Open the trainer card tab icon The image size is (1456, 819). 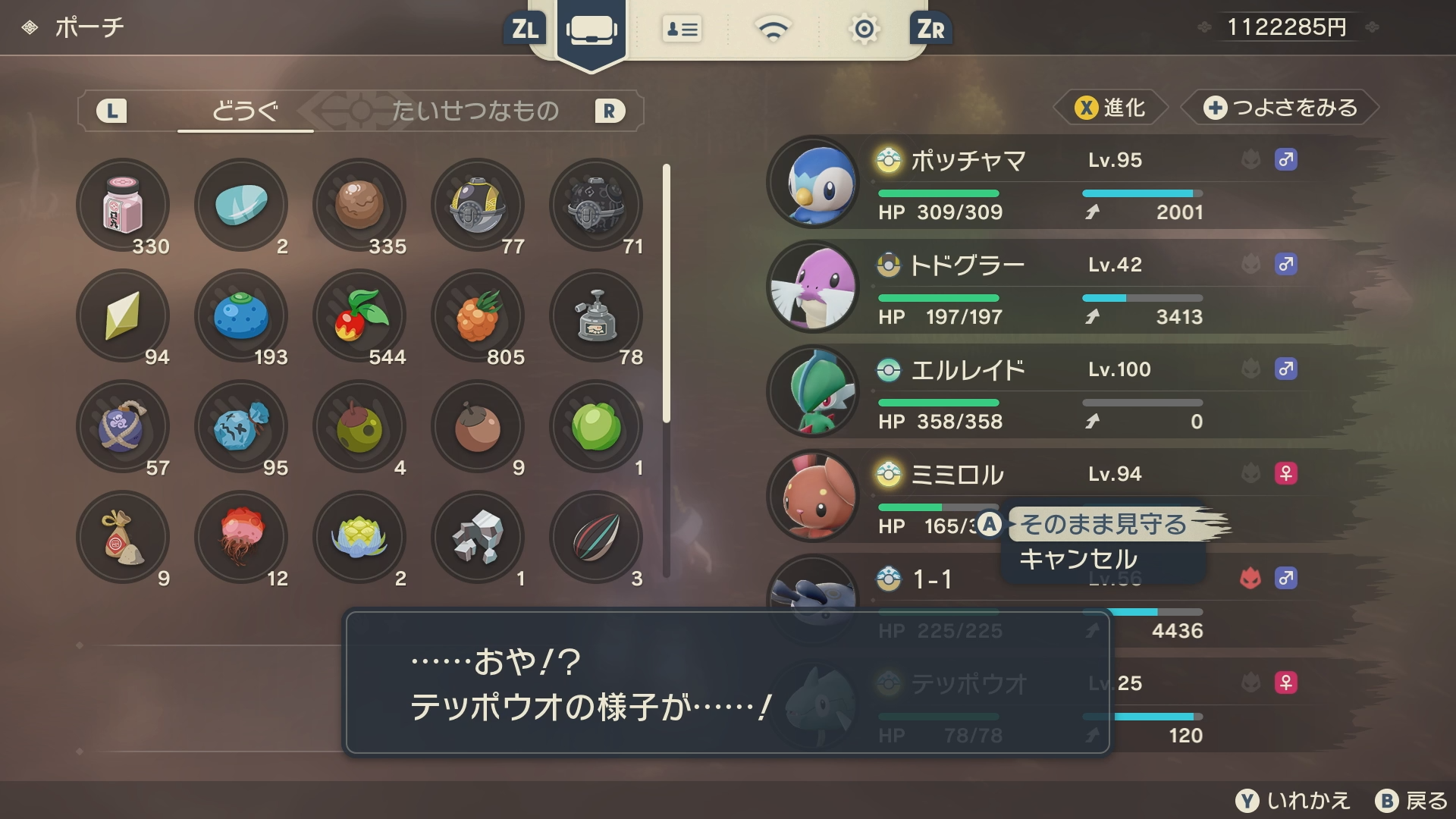click(x=682, y=30)
